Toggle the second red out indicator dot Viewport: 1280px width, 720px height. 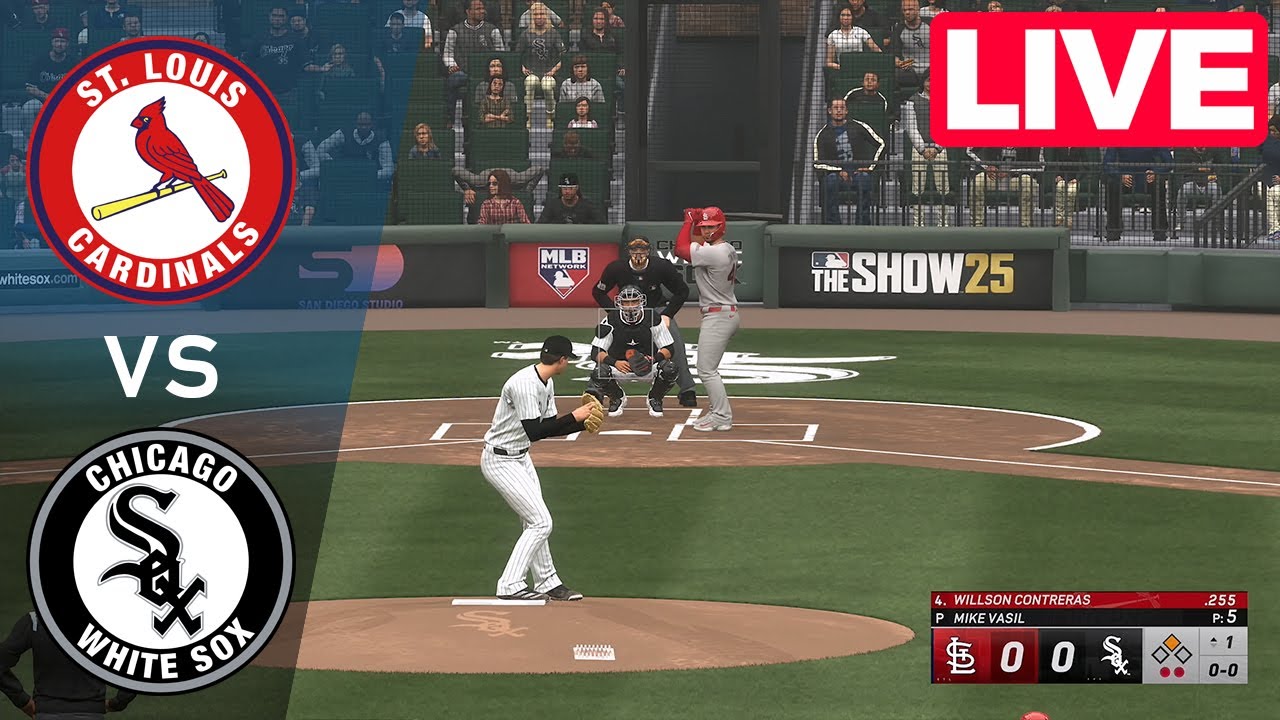point(1179,671)
